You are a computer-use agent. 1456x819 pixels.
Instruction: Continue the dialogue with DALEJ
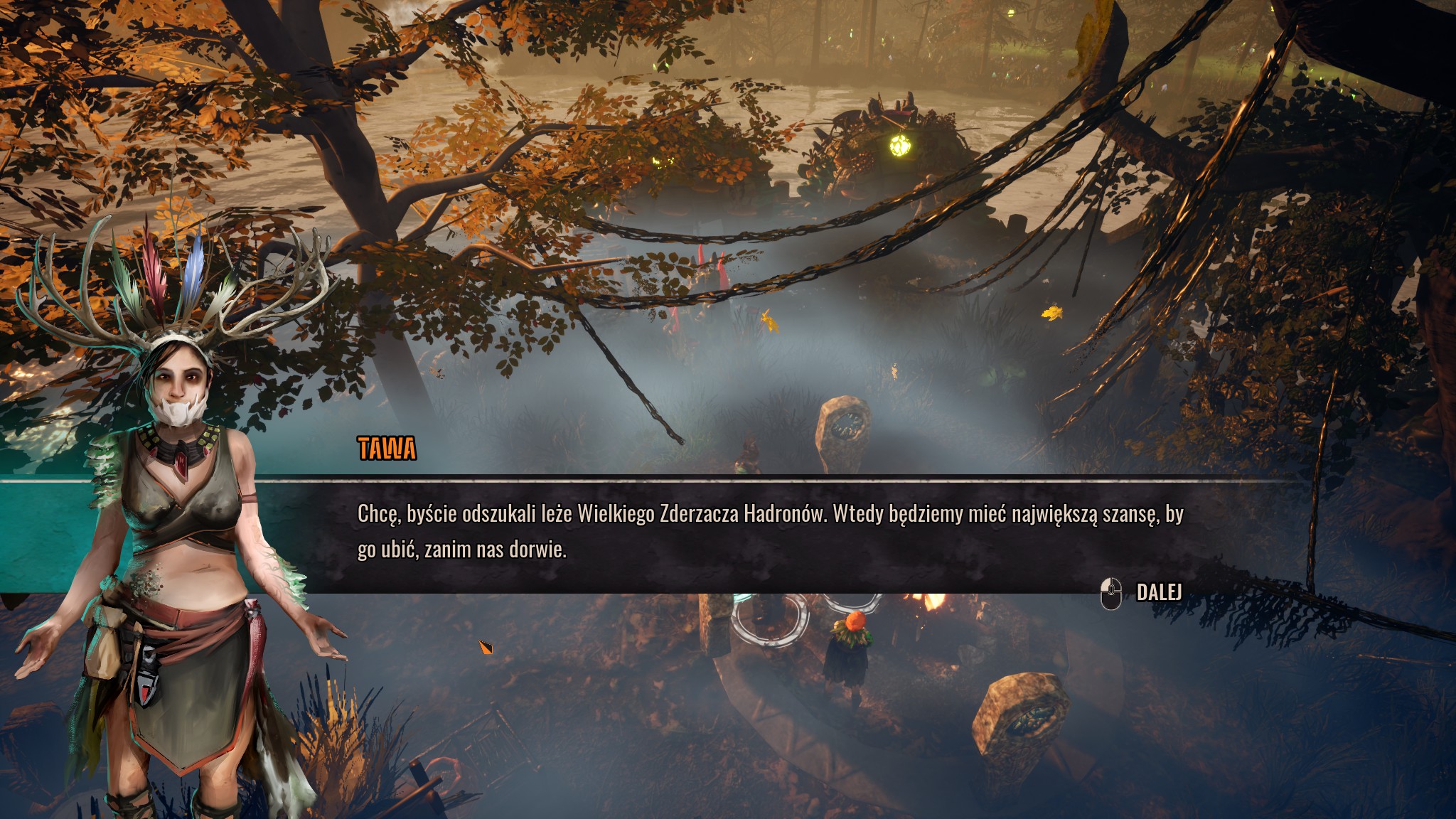tap(1157, 592)
